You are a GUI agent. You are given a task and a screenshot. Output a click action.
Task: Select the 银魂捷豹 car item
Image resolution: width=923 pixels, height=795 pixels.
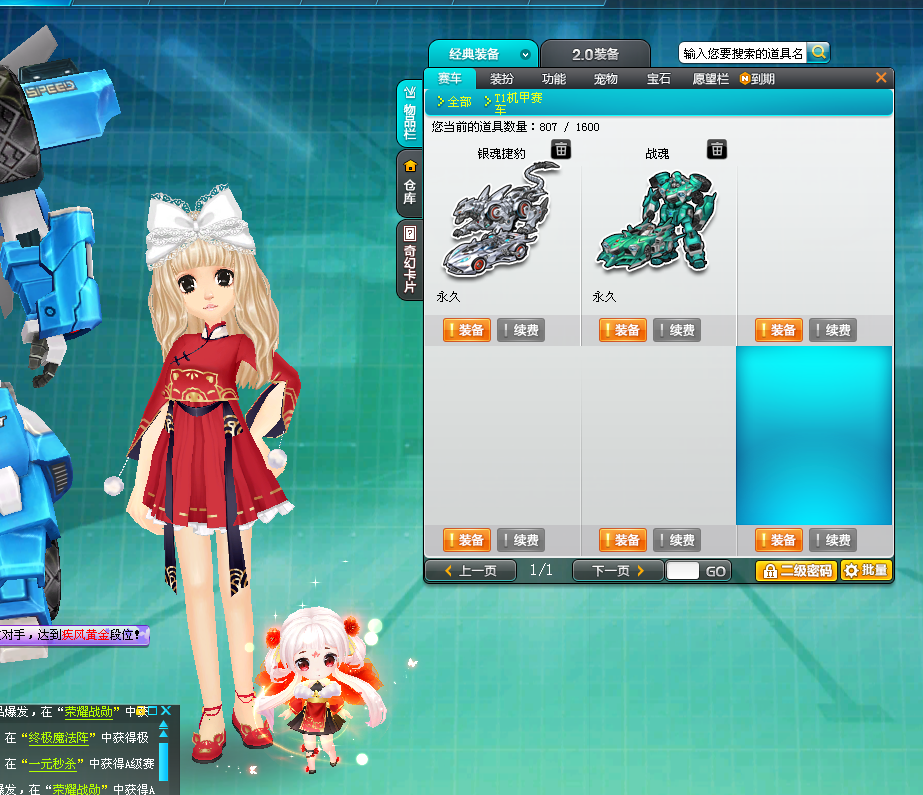[501, 220]
